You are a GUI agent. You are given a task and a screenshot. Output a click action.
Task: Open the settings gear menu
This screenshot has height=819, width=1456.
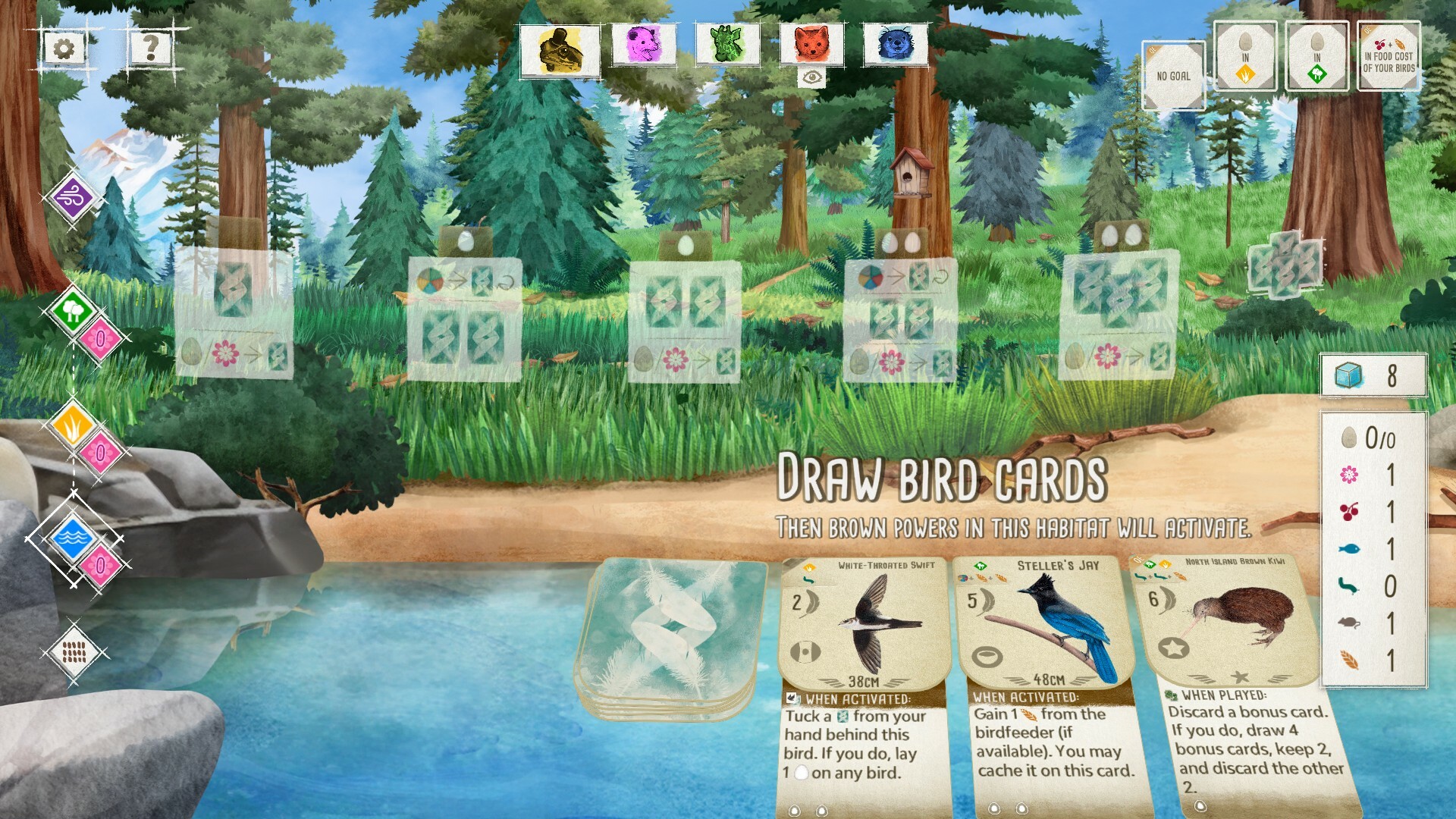pos(64,49)
